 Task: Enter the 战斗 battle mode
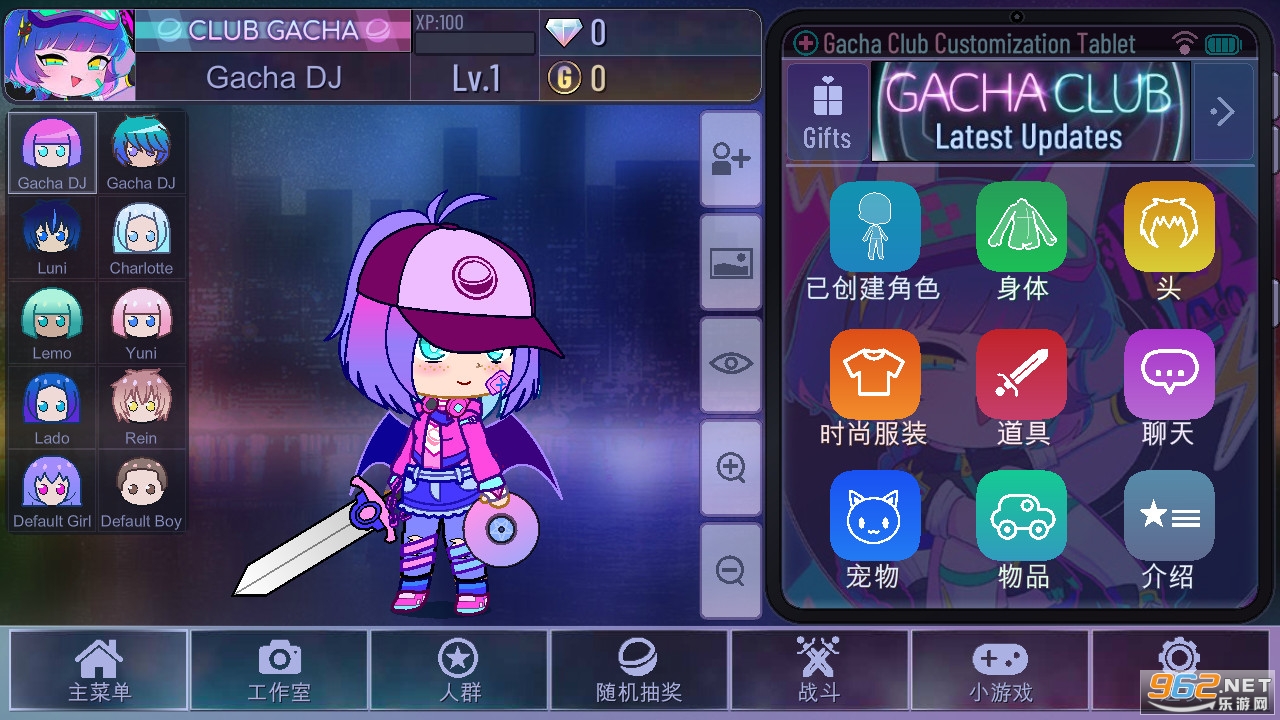pos(819,671)
